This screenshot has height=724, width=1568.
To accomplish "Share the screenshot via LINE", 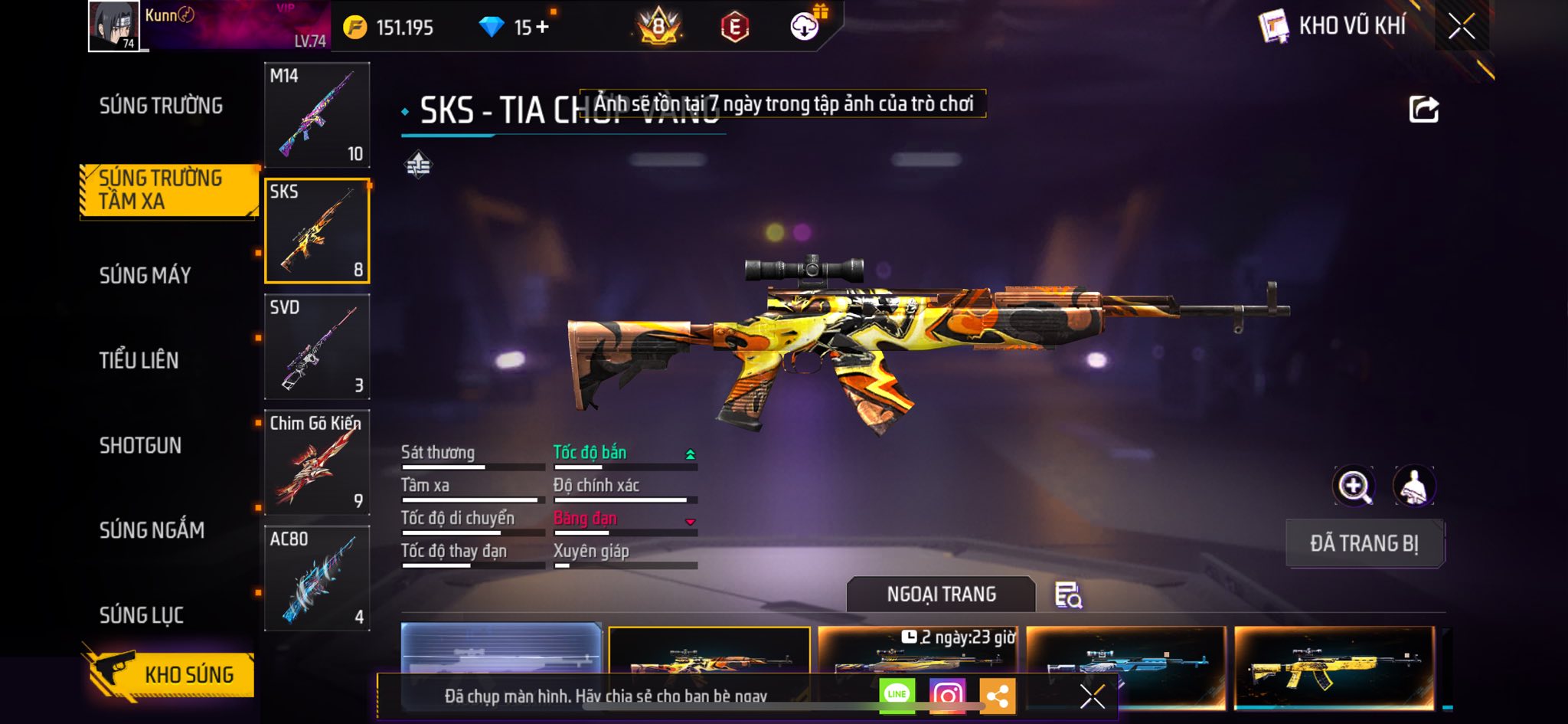I will point(897,696).
